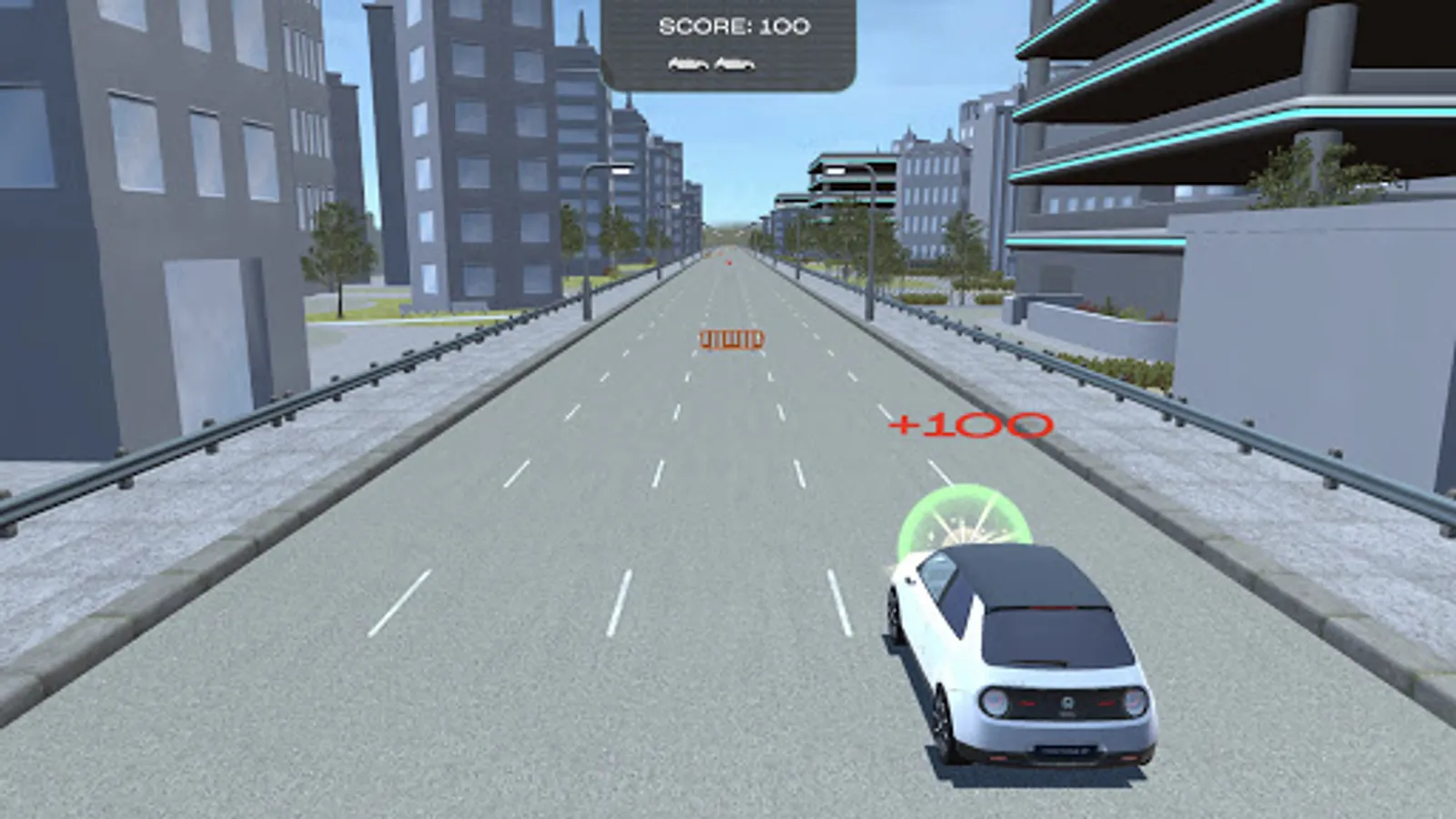Click the left car life icon
1456x819 pixels.
(687, 64)
